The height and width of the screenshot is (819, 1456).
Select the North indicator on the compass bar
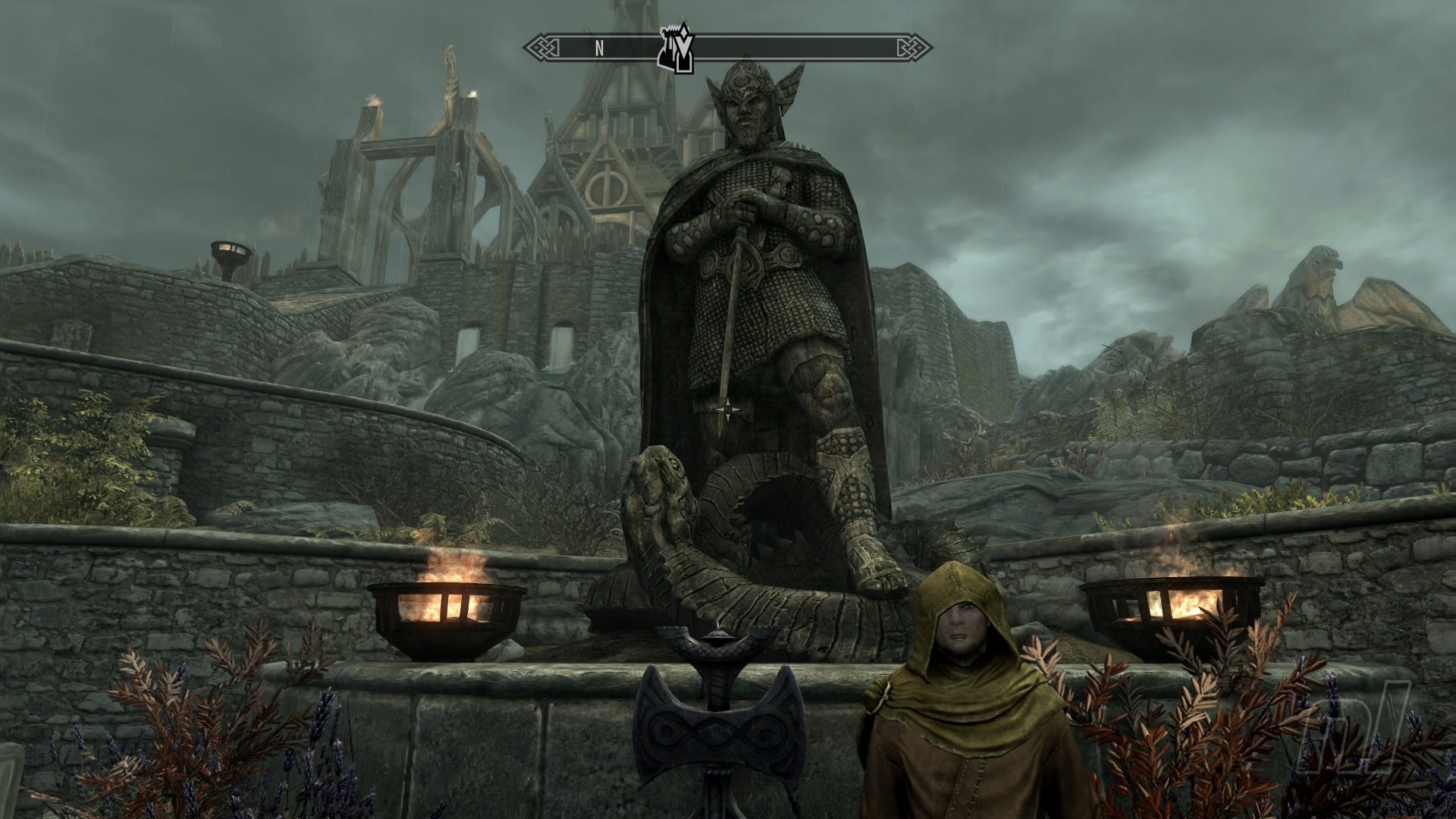click(x=599, y=49)
